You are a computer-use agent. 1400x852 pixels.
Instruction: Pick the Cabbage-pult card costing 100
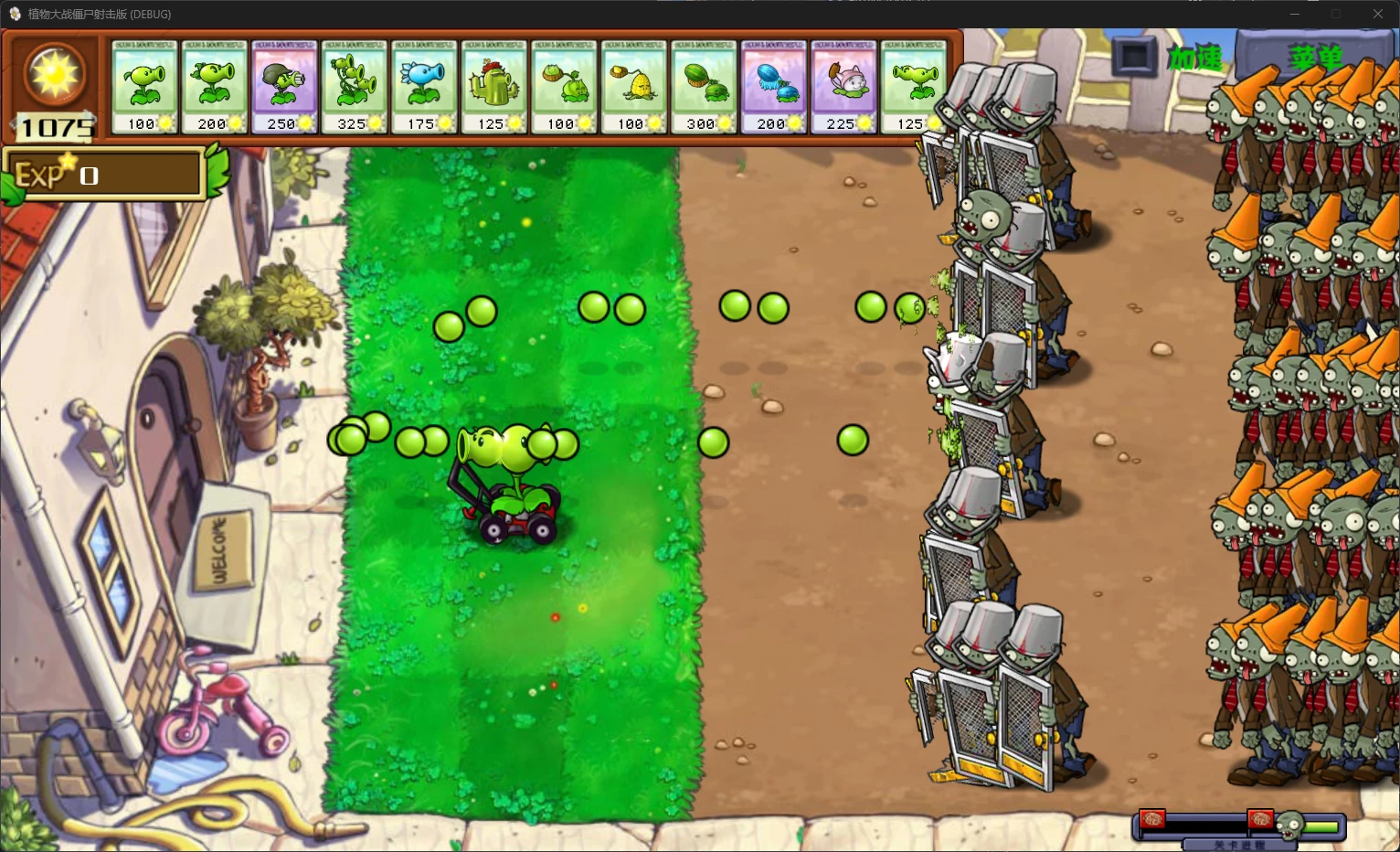(564, 87)
